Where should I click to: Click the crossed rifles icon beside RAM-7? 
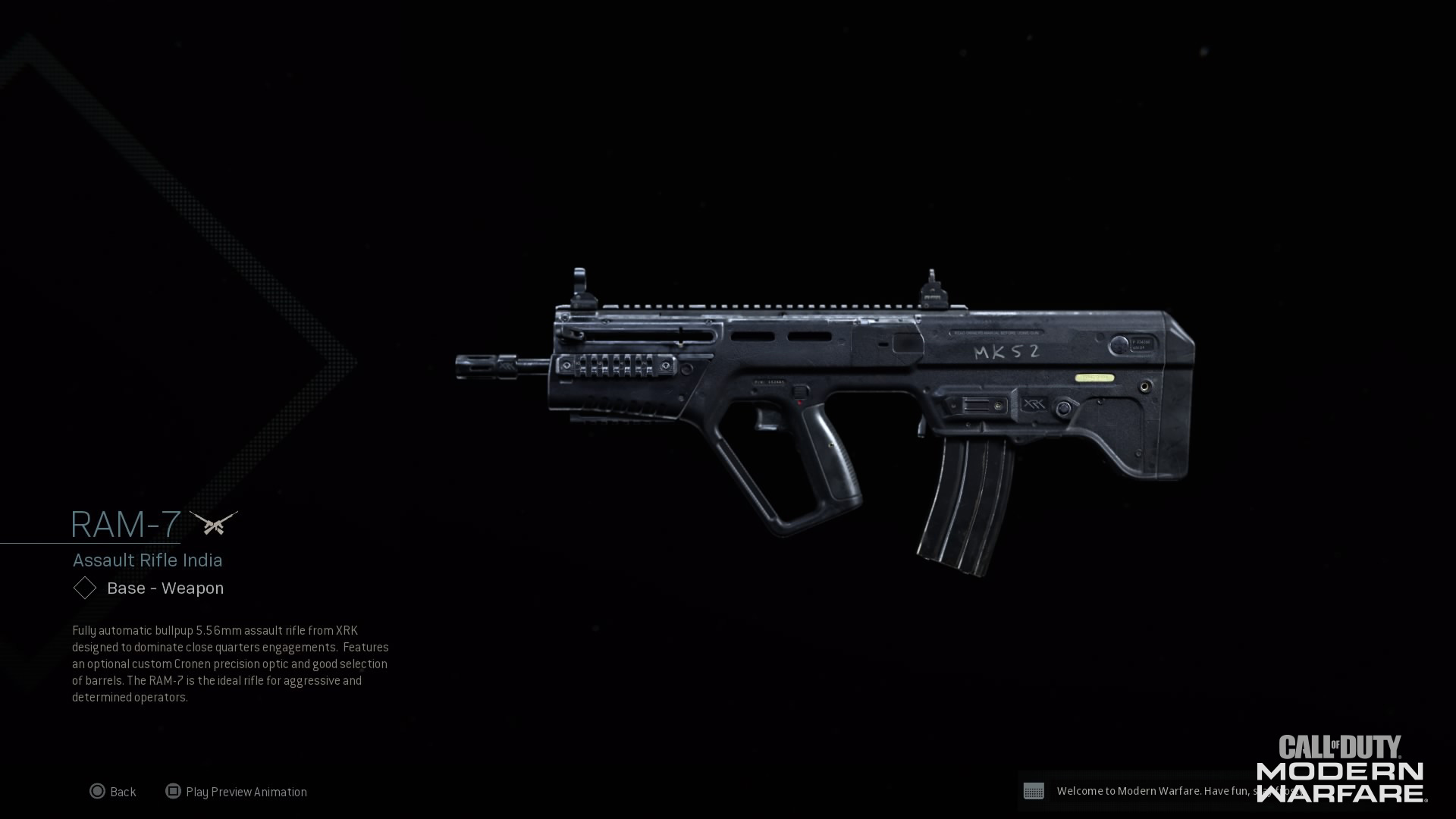[215, 522]
